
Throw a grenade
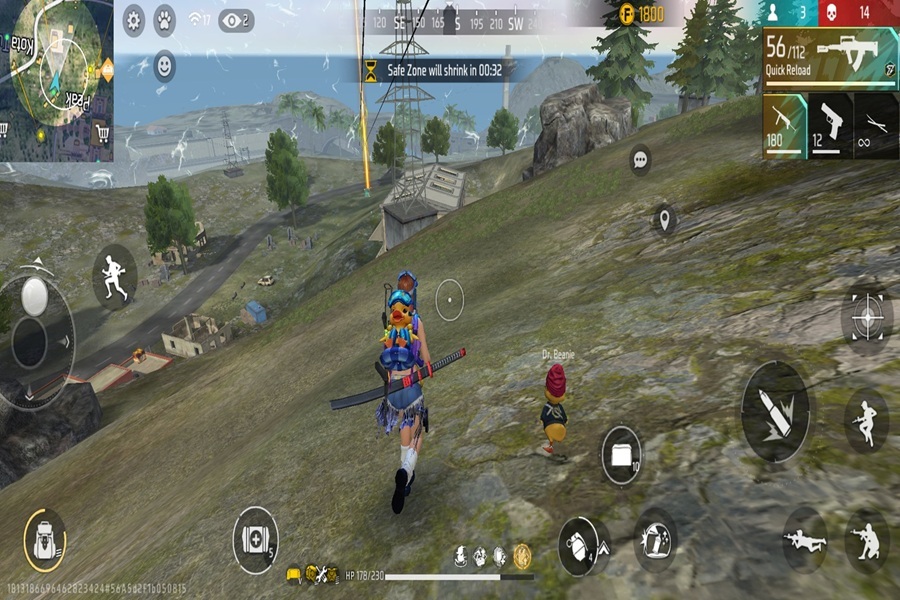tap(582, 545)
